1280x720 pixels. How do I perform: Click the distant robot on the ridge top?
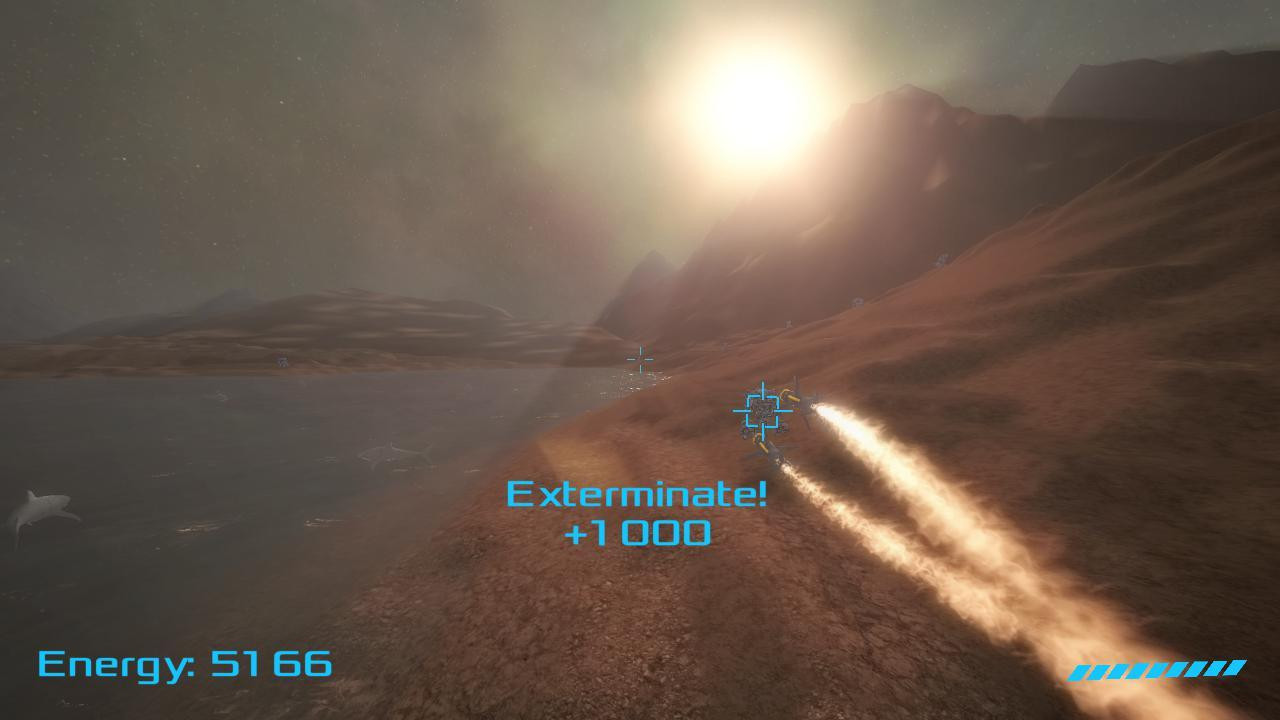coord(941,259)
